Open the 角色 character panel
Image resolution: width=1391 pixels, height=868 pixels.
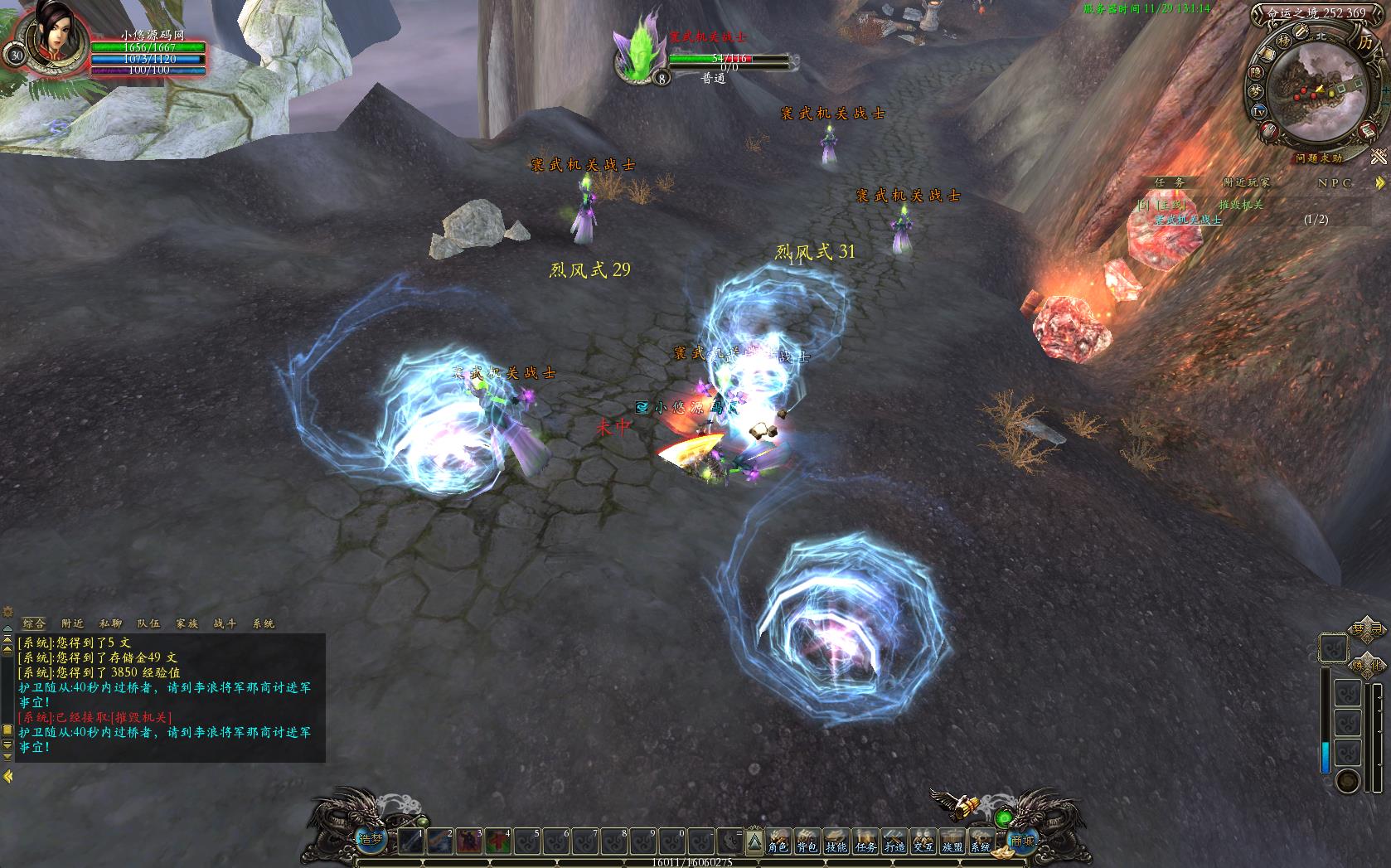coord(778,841)
